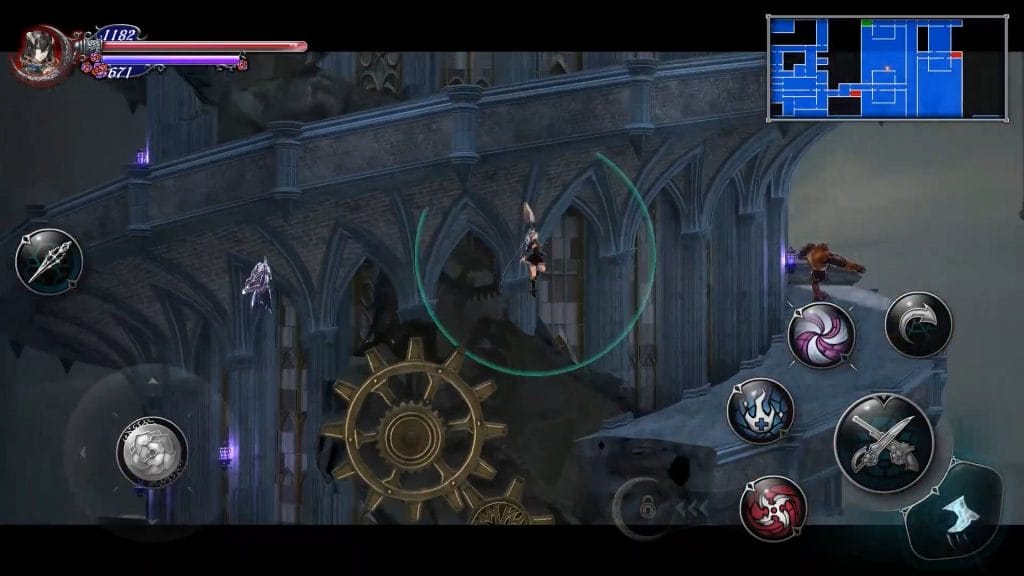Fire the silver arrowhead directional shard
Viewport: 1024px width, 576px height.
[48, 262]
